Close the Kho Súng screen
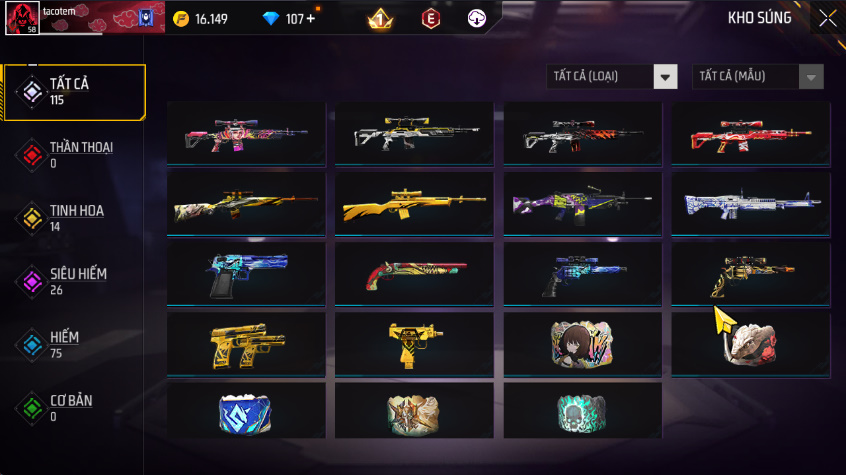The height and width of the screenshot is (475, 846). (828, 18)
